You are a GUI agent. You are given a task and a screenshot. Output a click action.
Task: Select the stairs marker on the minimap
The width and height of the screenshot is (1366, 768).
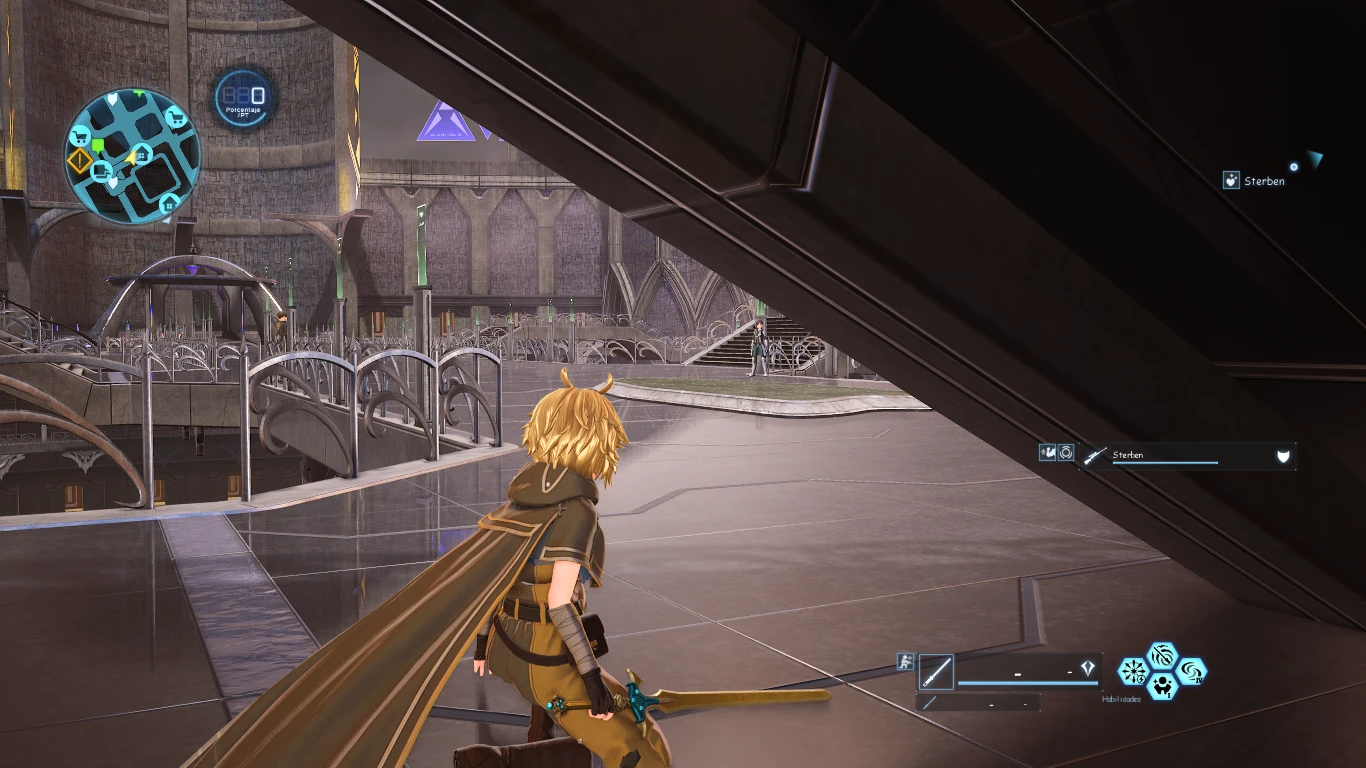pos(102,172)
